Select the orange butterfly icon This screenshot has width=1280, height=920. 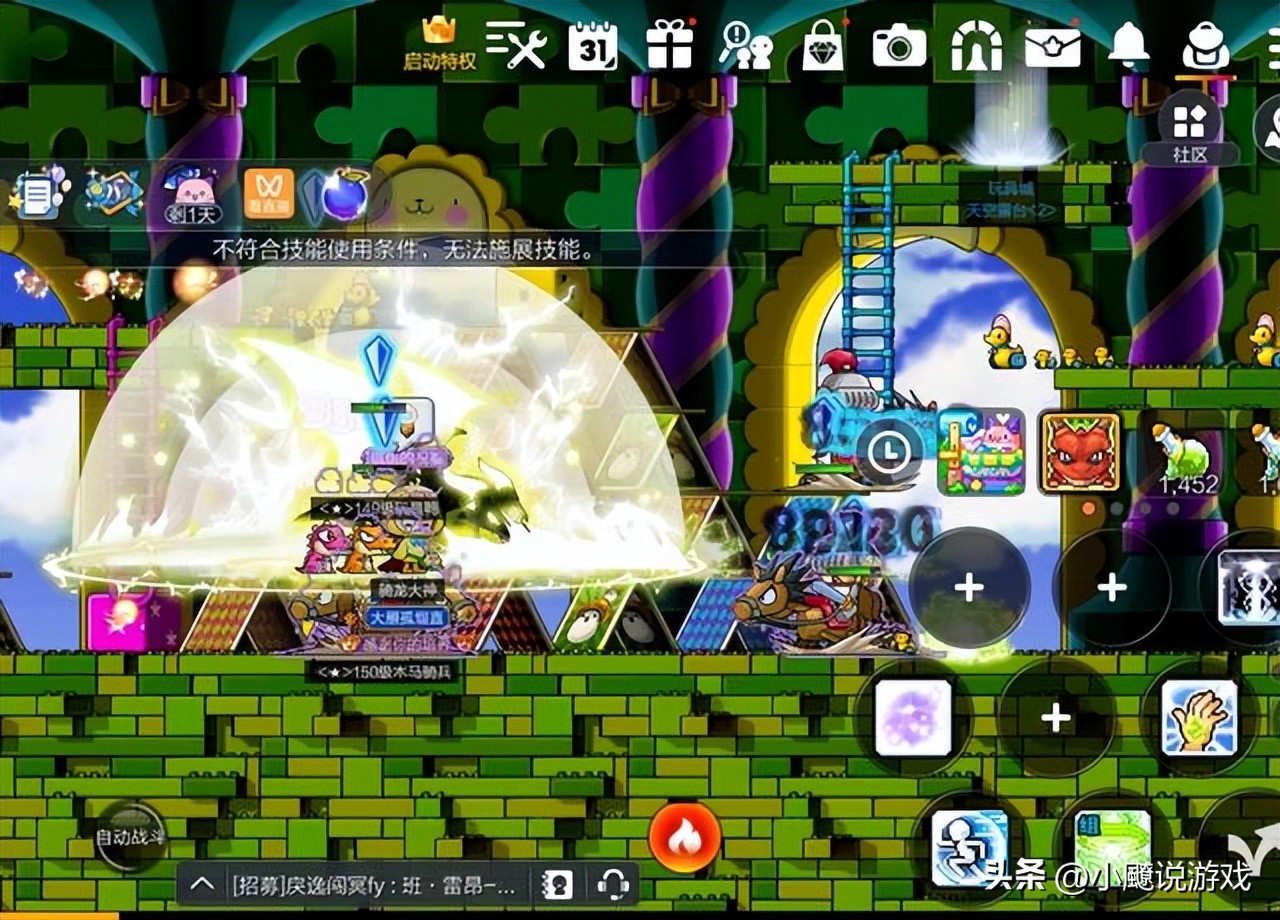point(269,193)
